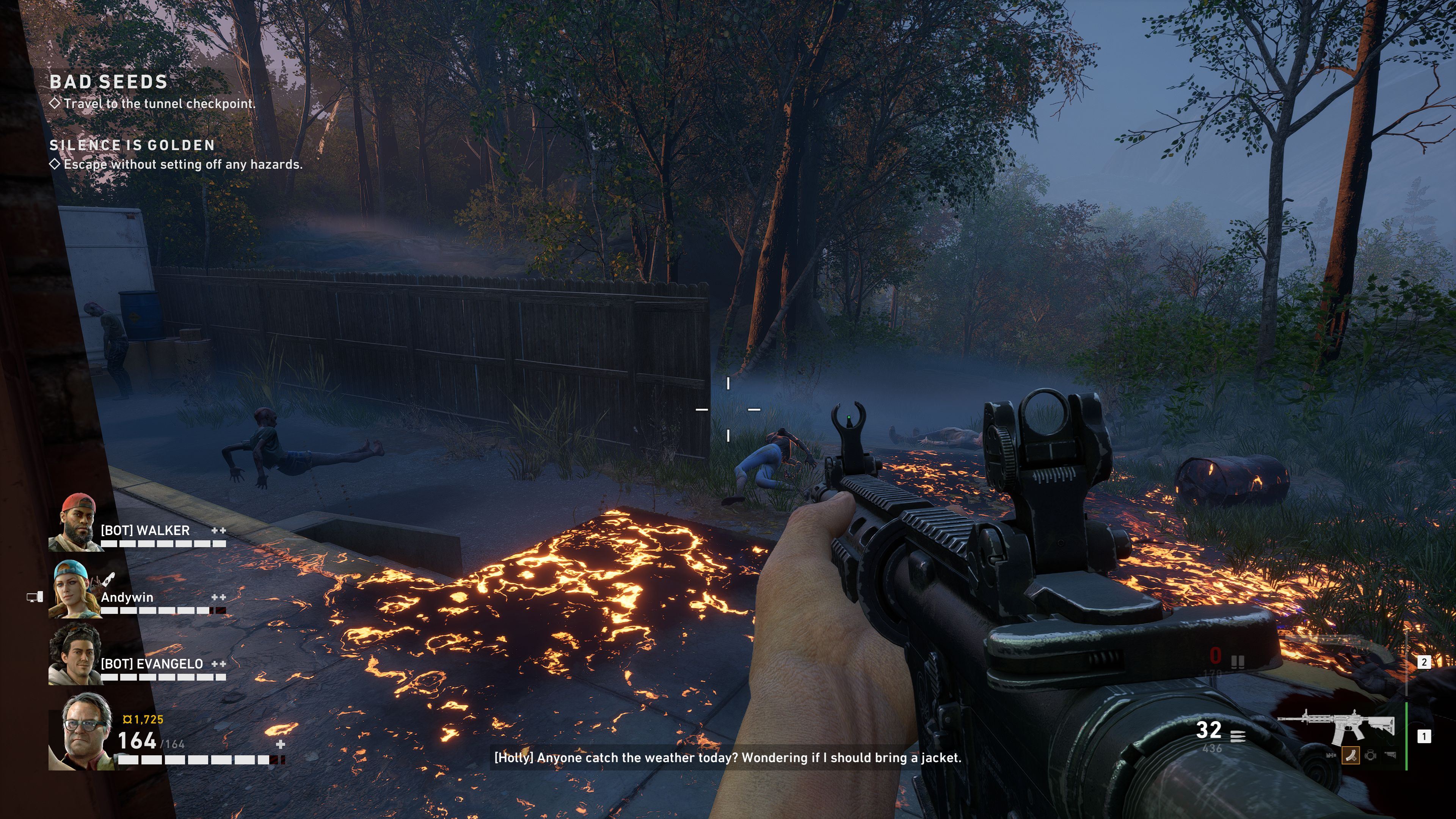Click the scope attachment slot
1456x819 pixels.
[x=1370, y=755]
